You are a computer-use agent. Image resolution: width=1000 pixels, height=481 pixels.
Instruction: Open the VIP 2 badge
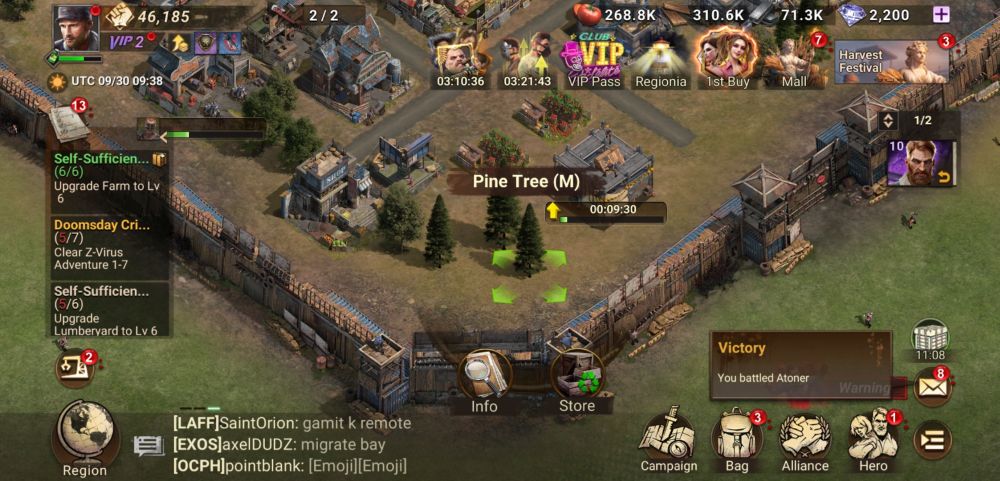pos(127,41)
